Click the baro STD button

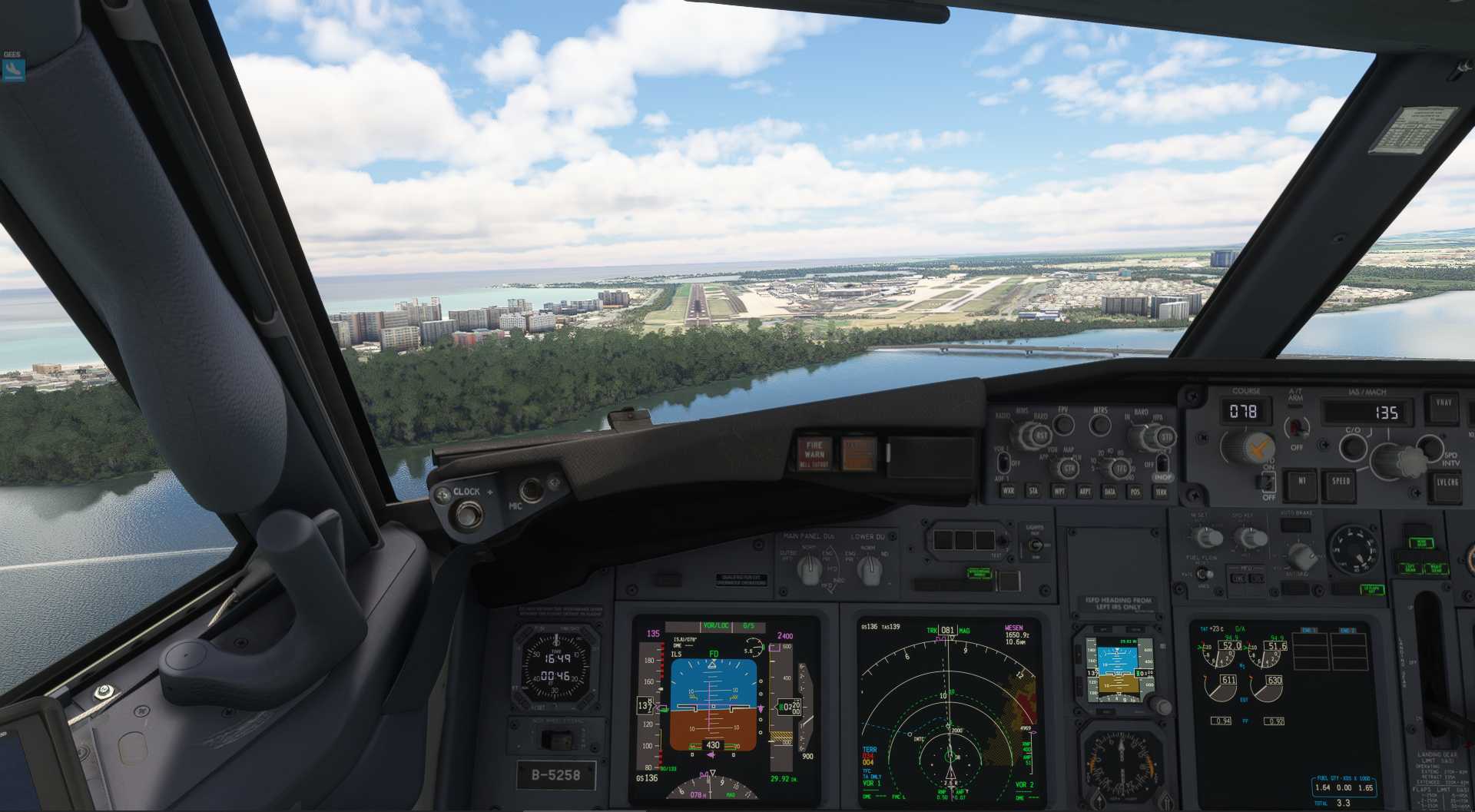[x=1166, y=438]
